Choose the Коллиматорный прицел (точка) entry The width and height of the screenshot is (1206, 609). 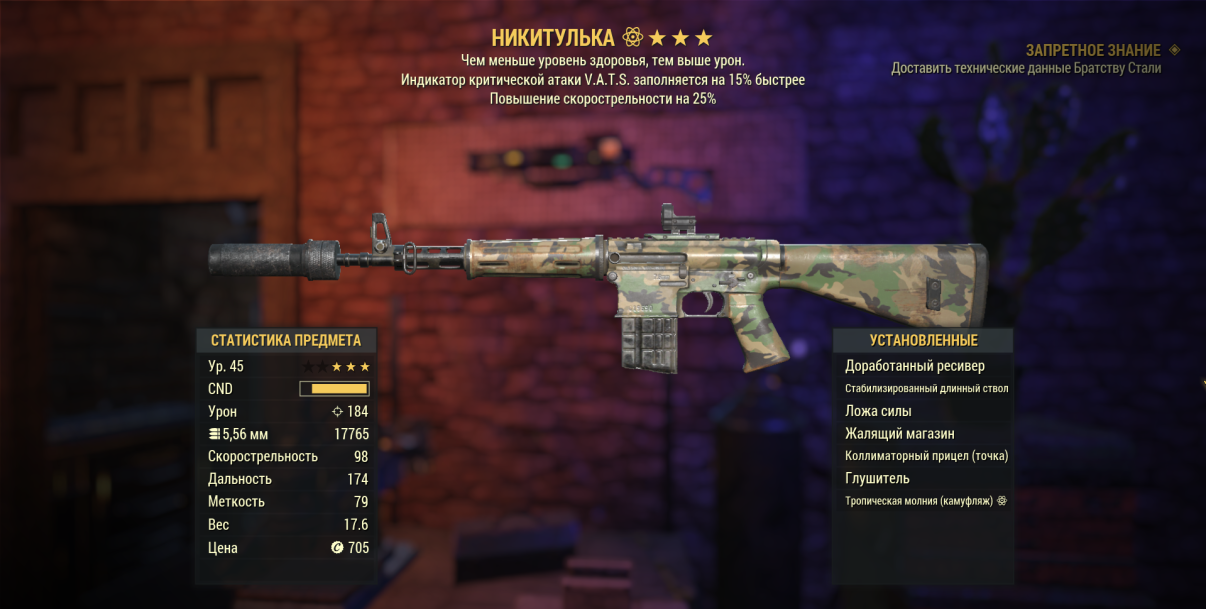coord(926,456)
